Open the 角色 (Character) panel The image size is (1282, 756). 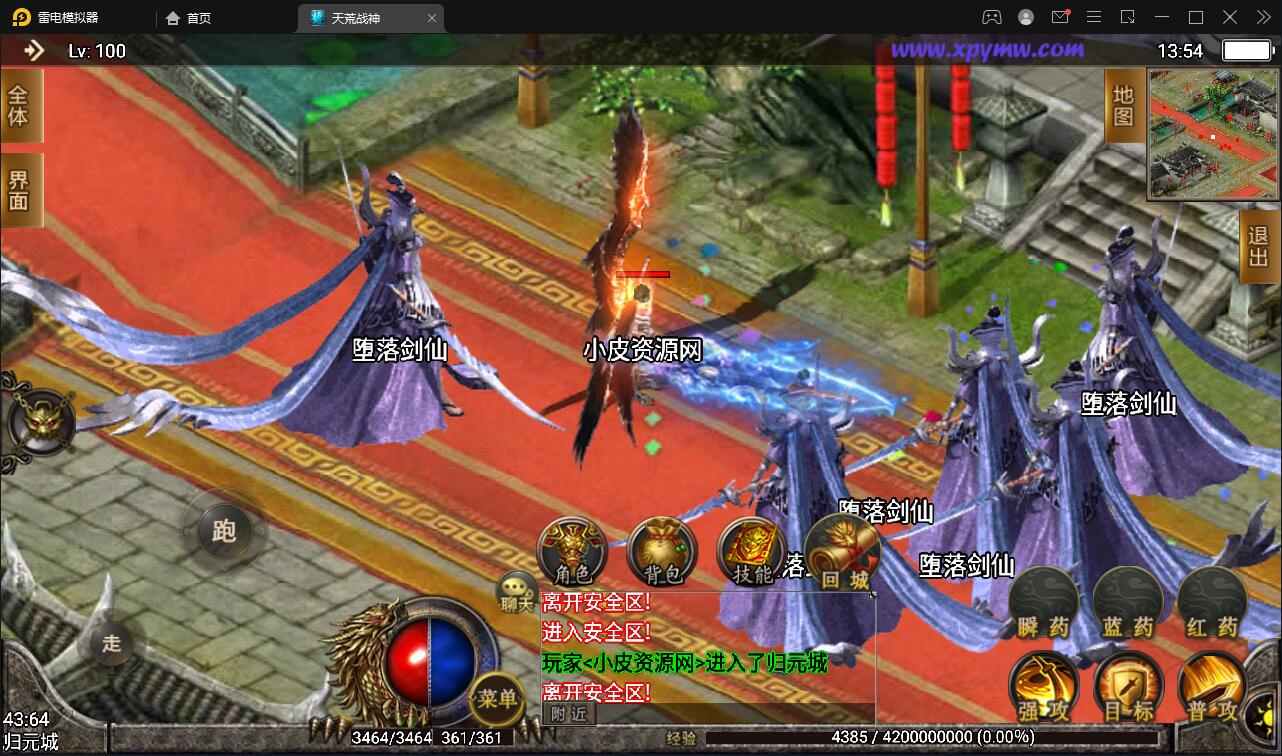click(570, 551)
